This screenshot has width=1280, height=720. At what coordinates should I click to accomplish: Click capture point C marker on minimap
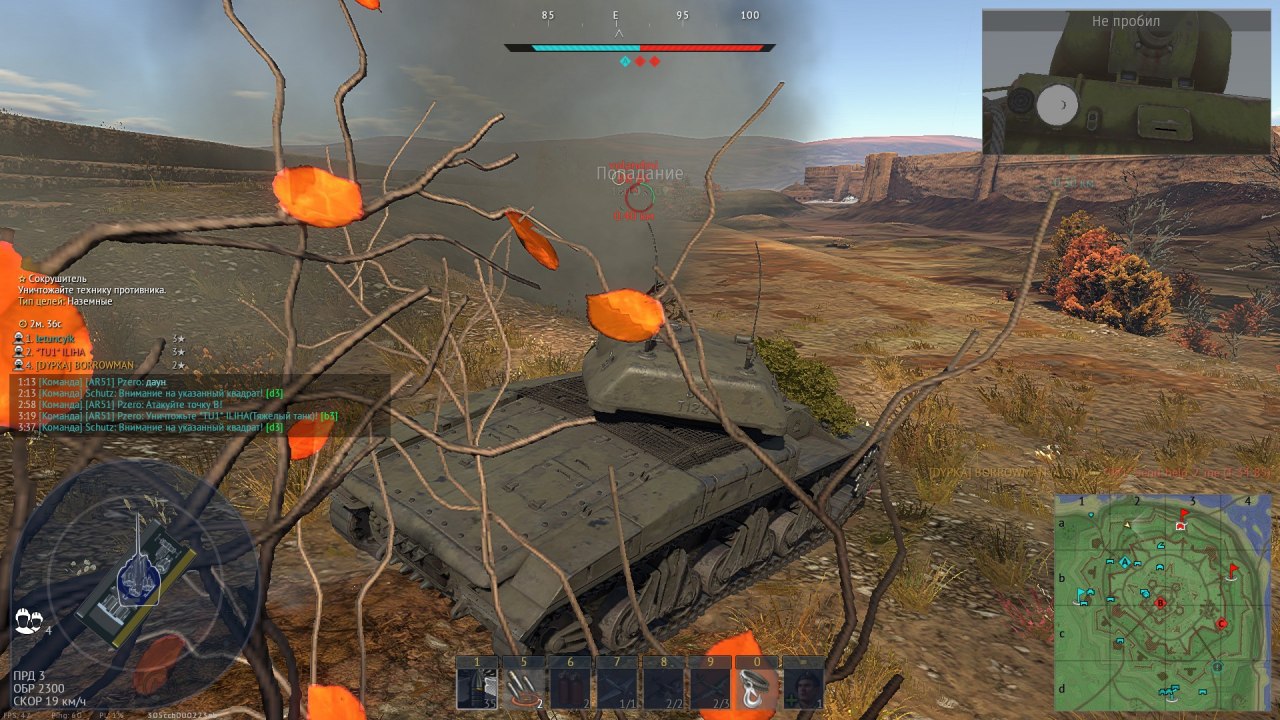tap(1221, 624)
